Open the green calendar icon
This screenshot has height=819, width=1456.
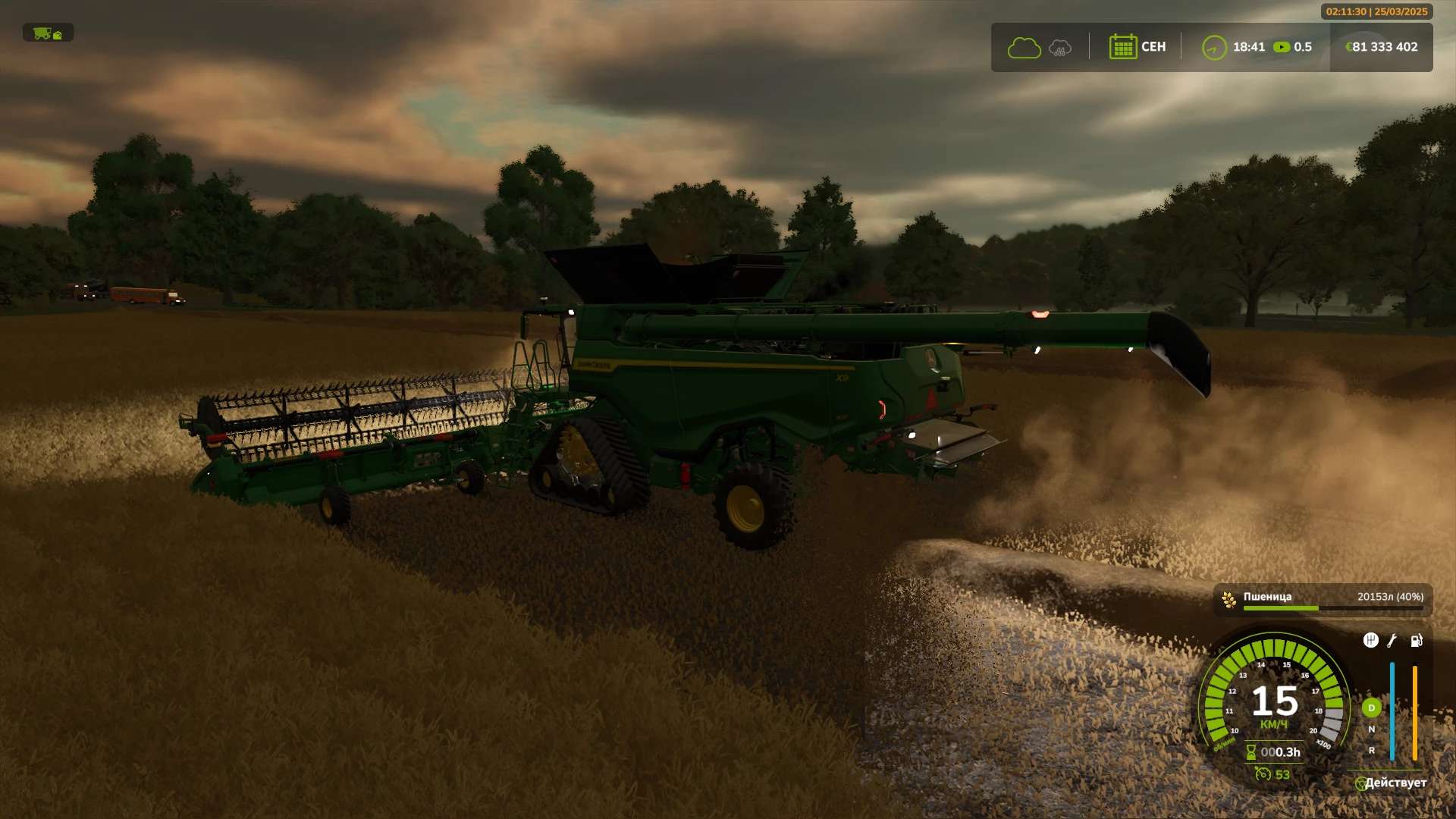pos(1122,47)
